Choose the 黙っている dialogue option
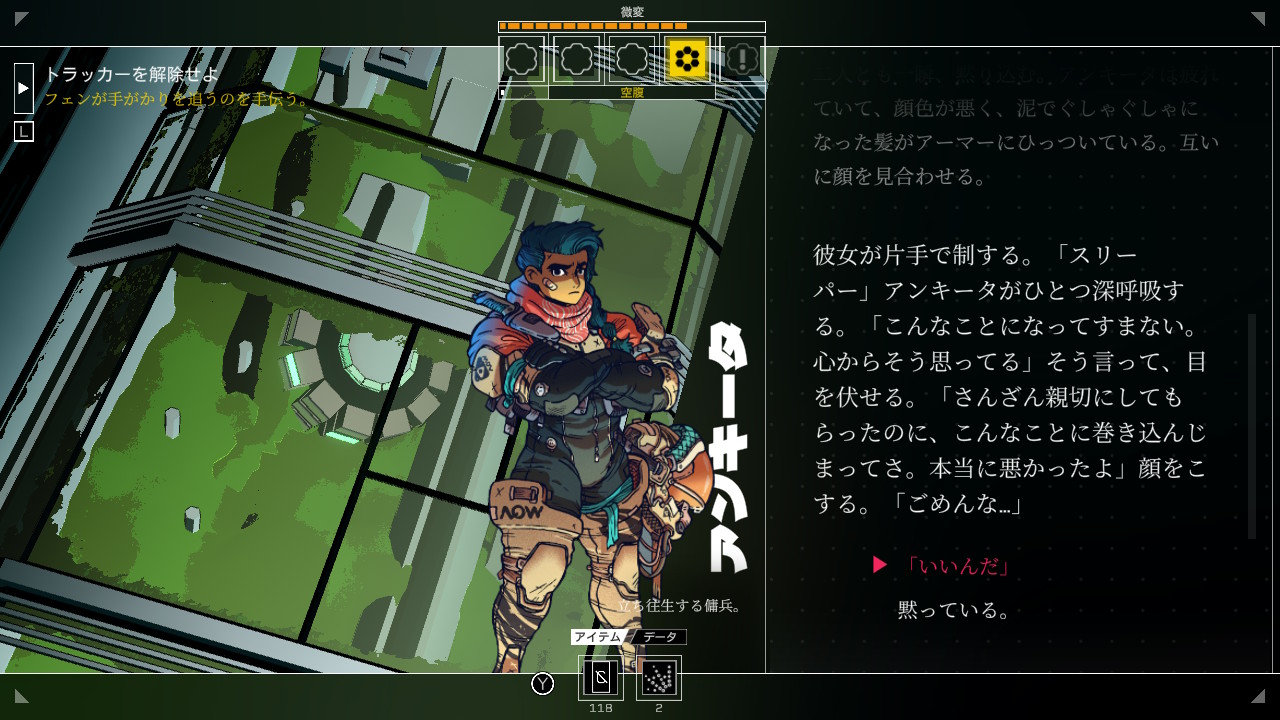The height and width of the screenshot is (720, 1280). [953, 610]
